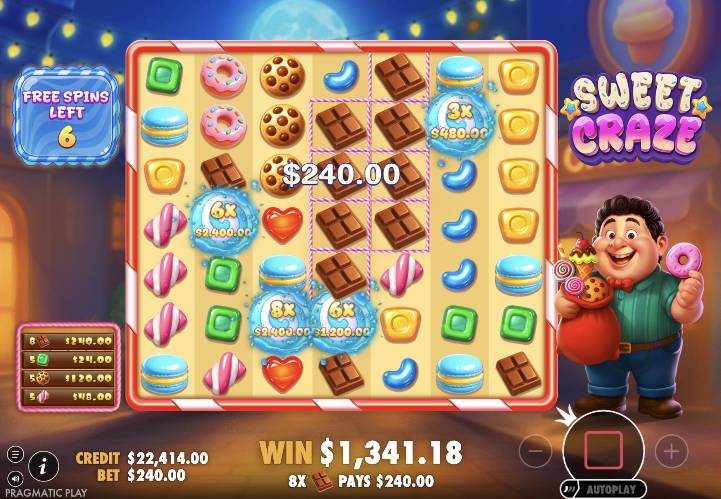
Task: Stop the spin with the red square button
Action: 603,451
